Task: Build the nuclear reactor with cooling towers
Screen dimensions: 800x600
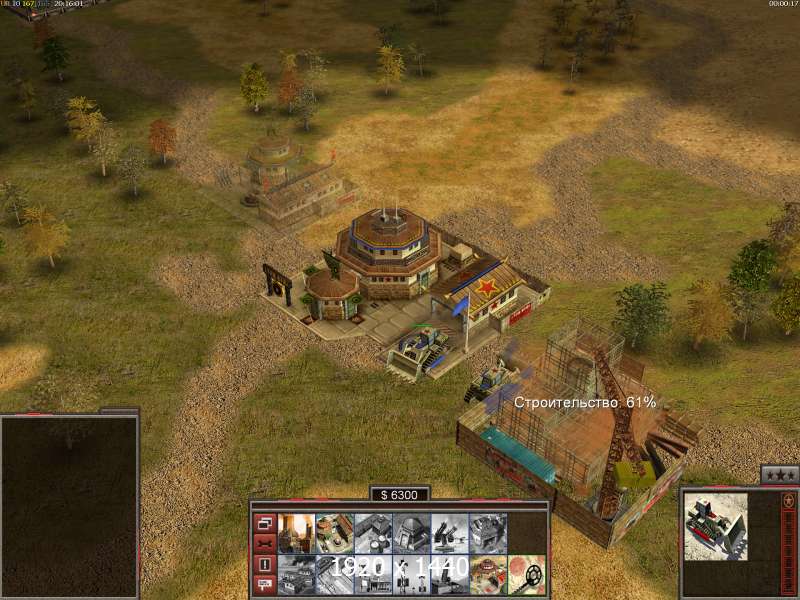Action: coord(296,533)
